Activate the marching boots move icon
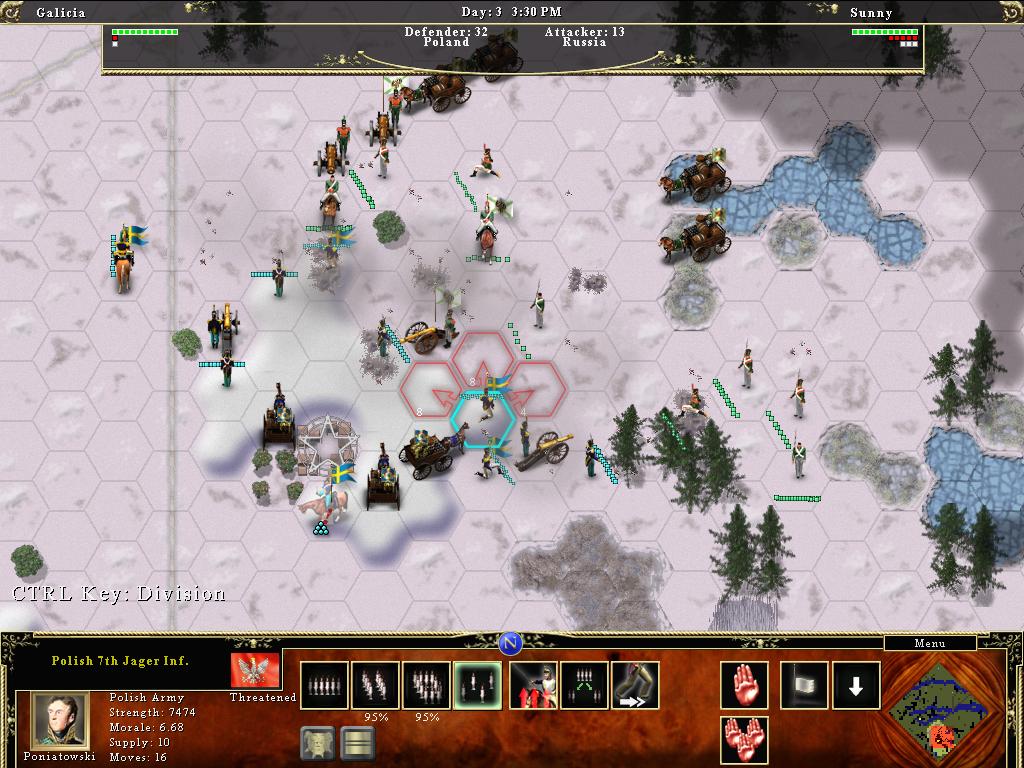The height and width of the screenshot is (768, 1024). click(635, 685)
